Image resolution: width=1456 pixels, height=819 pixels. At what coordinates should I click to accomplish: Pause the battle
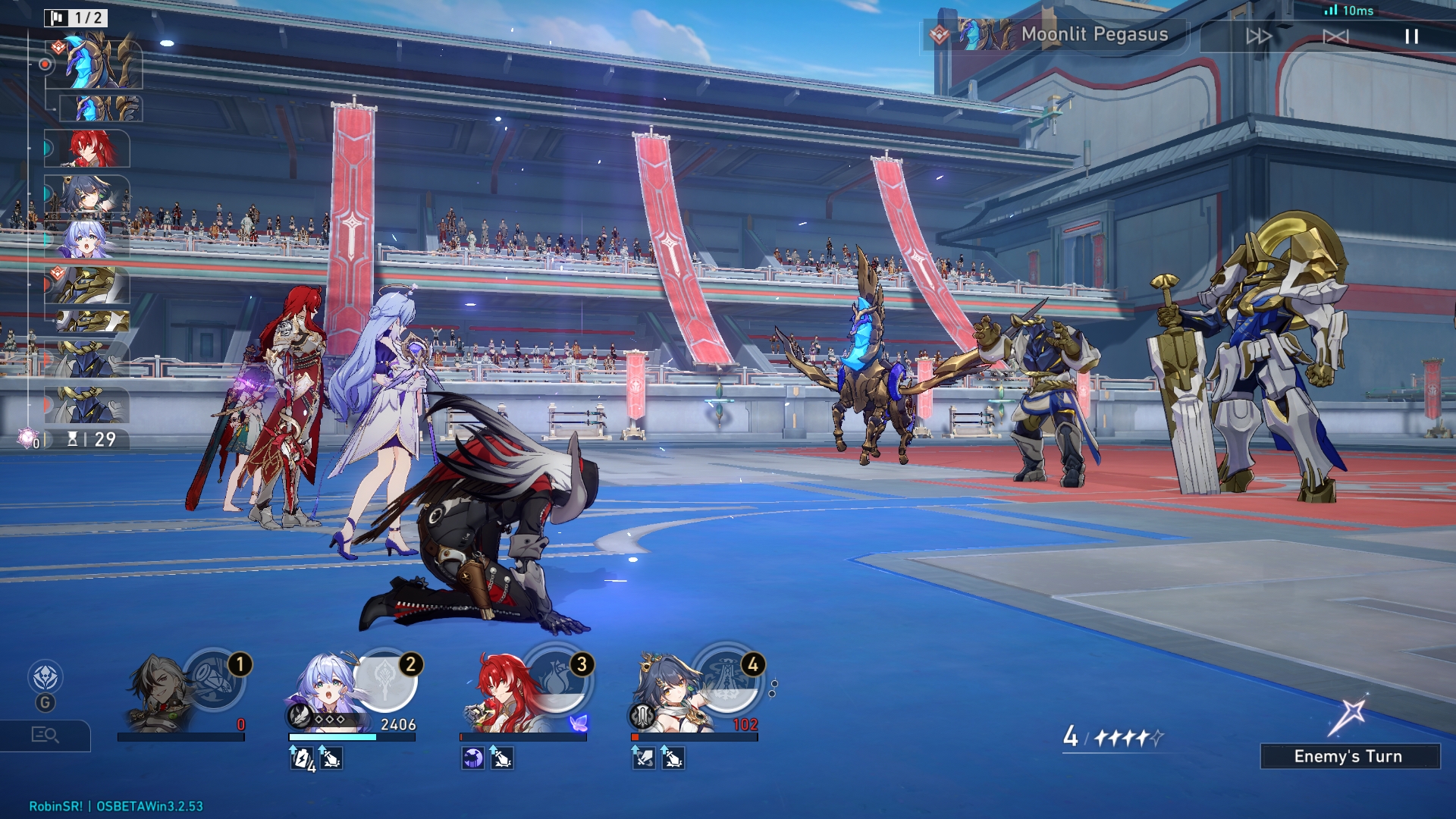click(x=1411, y=36)
